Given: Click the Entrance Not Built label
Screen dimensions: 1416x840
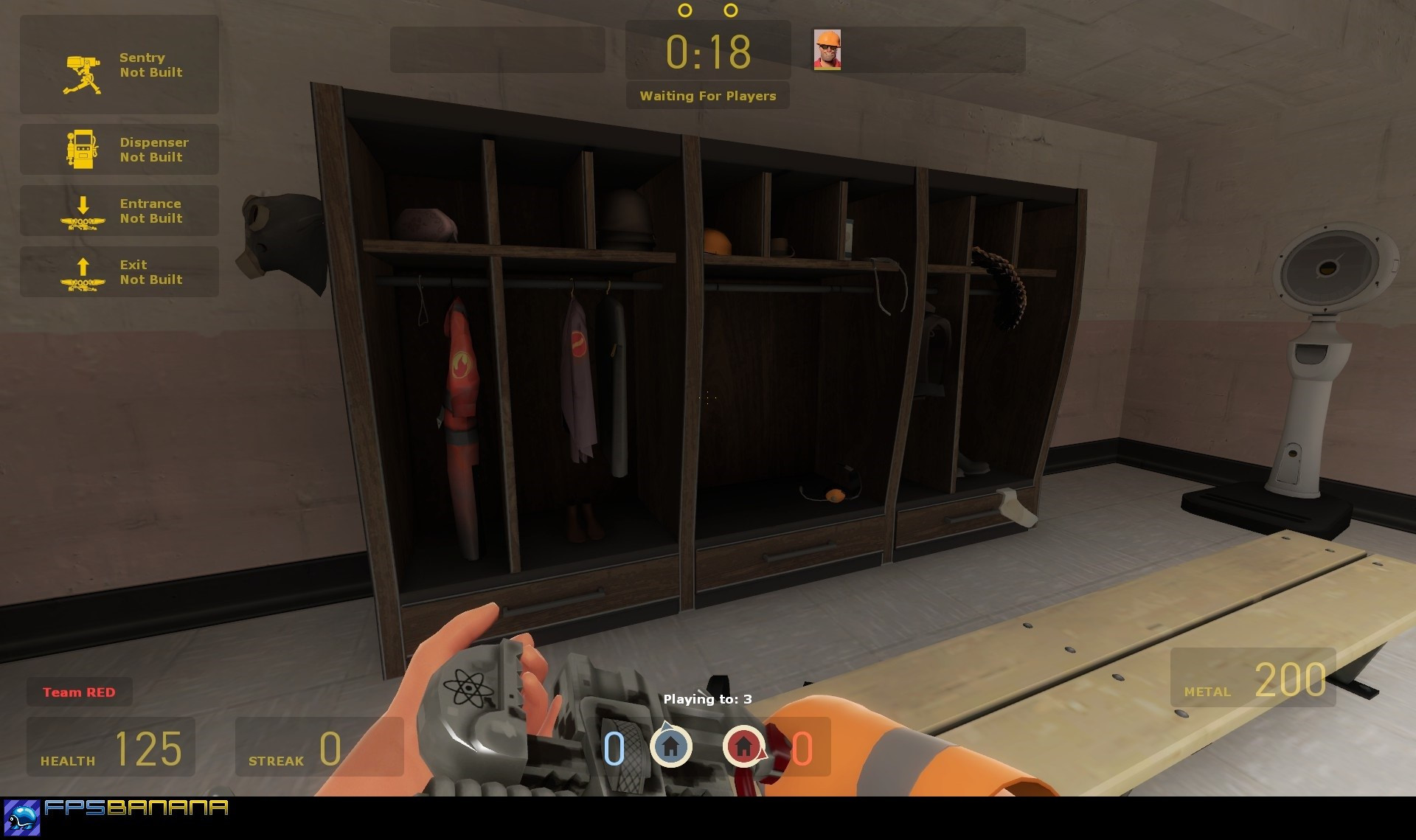Looking at the screenshot, I should pyautogui.click(x=150, y=211).
